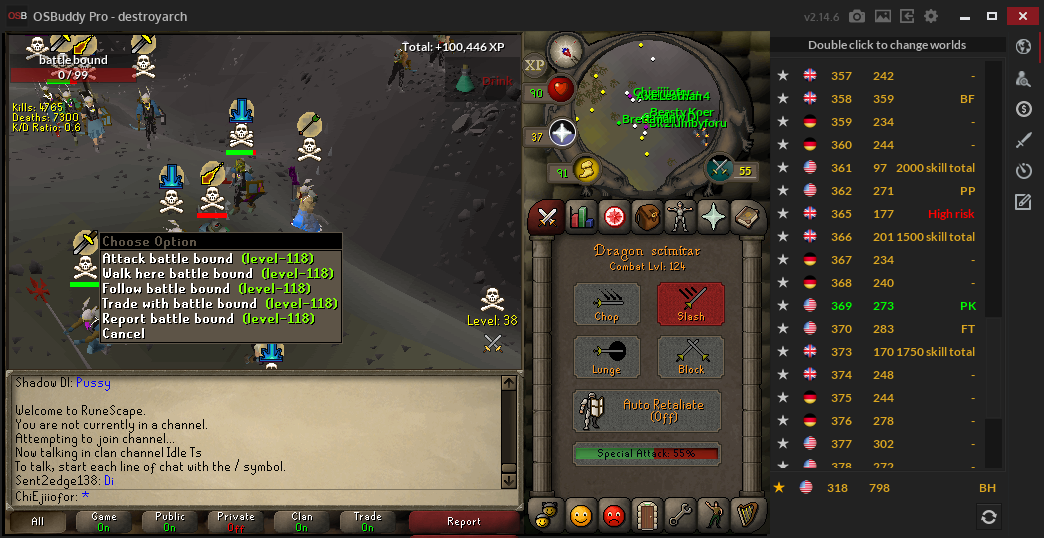The height and width of the screenshot is (538, 1044).
Task: Toggle the Private chat filter
Action: (x=236, y=522)
